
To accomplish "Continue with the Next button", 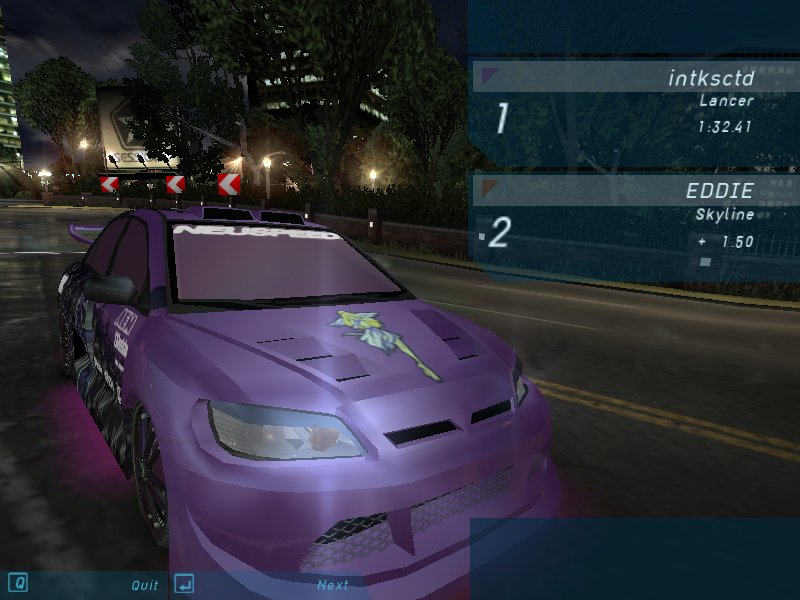I will 332,585.
